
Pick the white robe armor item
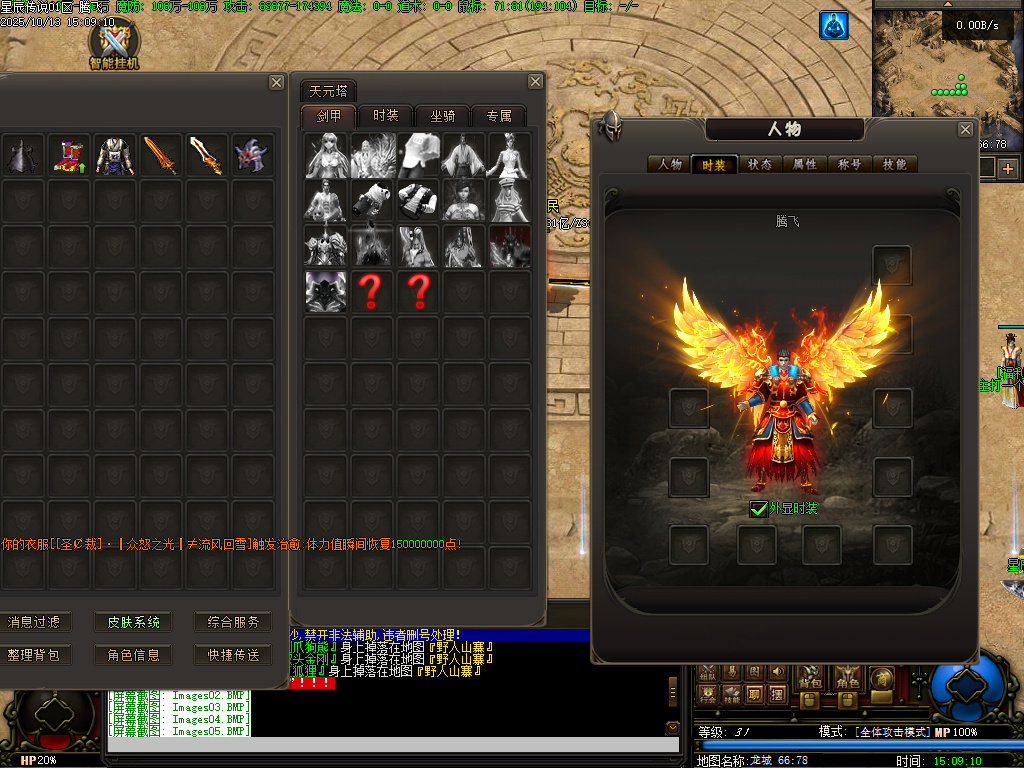(115, 156)
